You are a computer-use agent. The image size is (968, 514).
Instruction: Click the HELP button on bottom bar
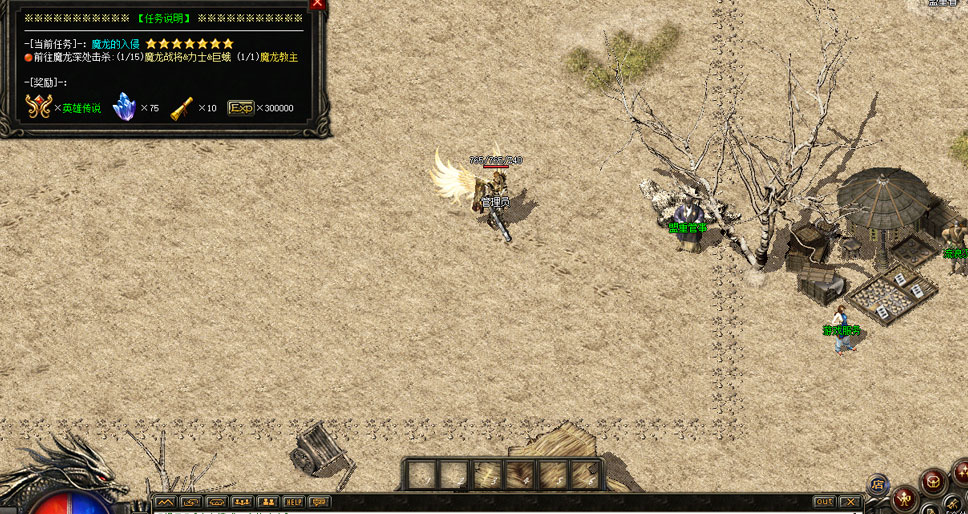click(x=294, y=502)
